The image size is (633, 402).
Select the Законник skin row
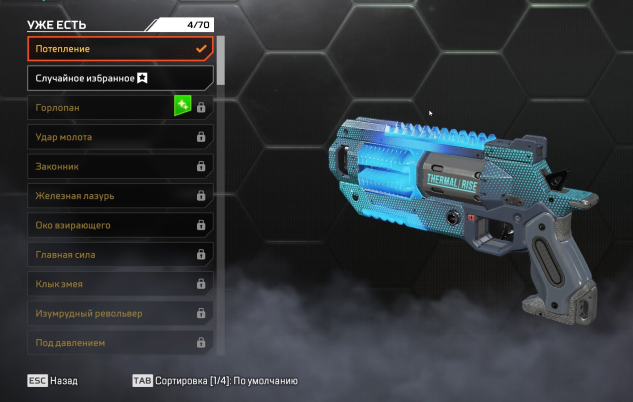[119, 166]
